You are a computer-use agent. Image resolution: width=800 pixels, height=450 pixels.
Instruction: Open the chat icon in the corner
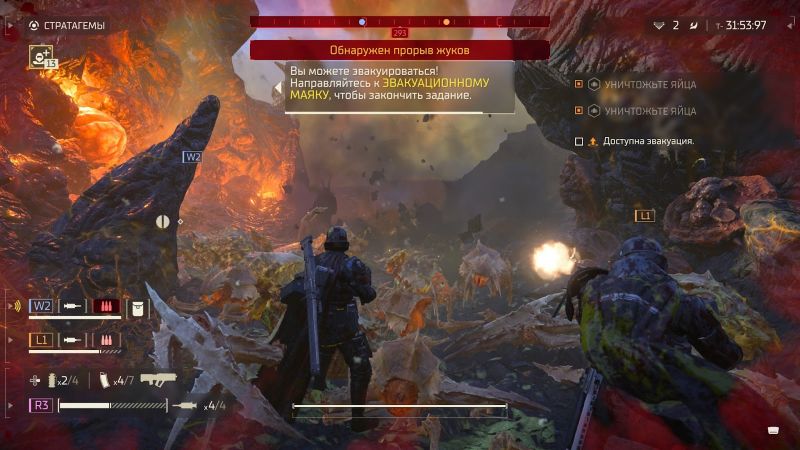(x=772, y=430)
